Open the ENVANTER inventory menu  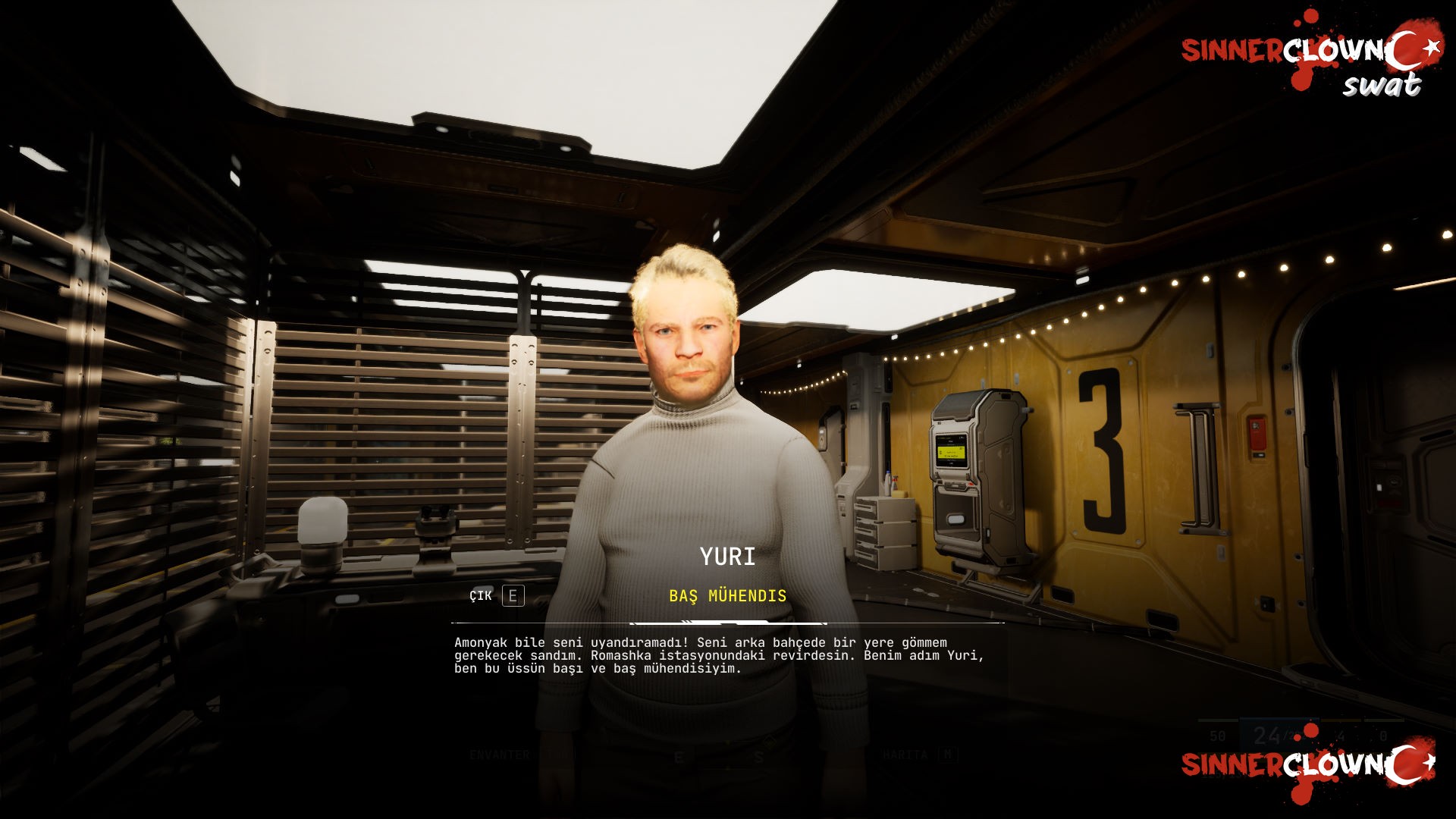(x=499, y=755)
